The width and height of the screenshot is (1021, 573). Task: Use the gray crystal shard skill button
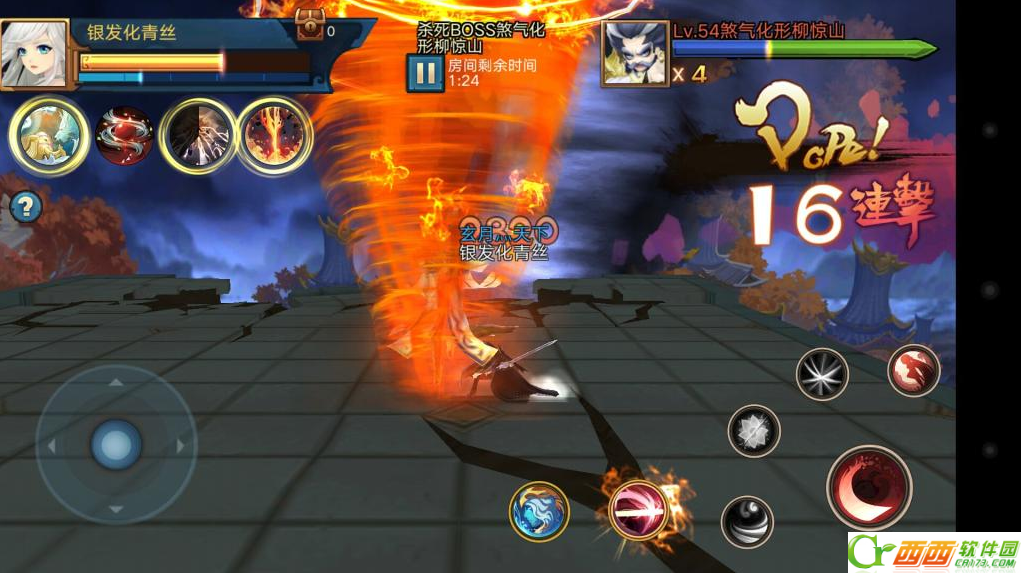[x=754, y=431]
